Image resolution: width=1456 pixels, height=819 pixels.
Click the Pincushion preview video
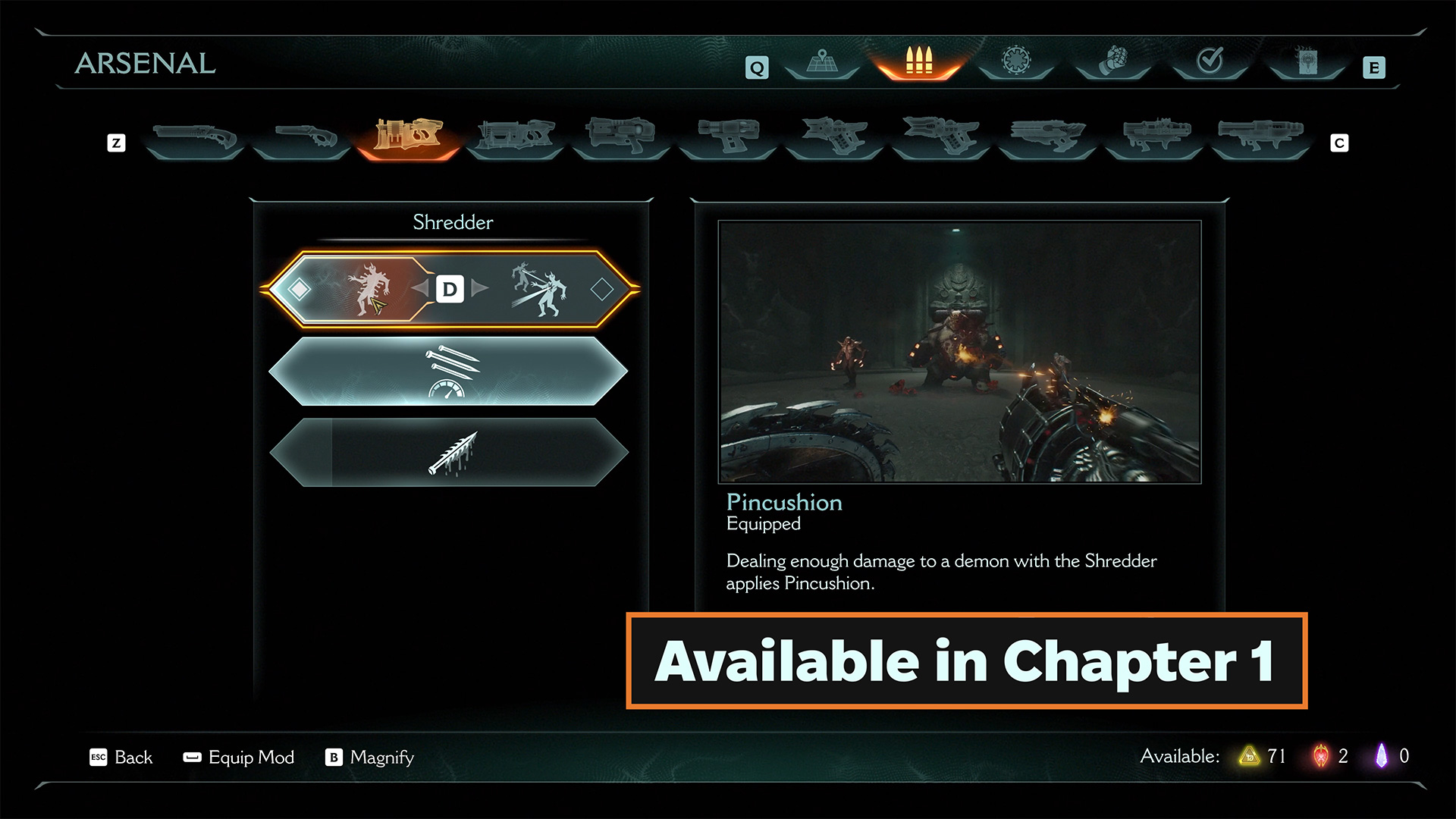click(x=959, y=351)
